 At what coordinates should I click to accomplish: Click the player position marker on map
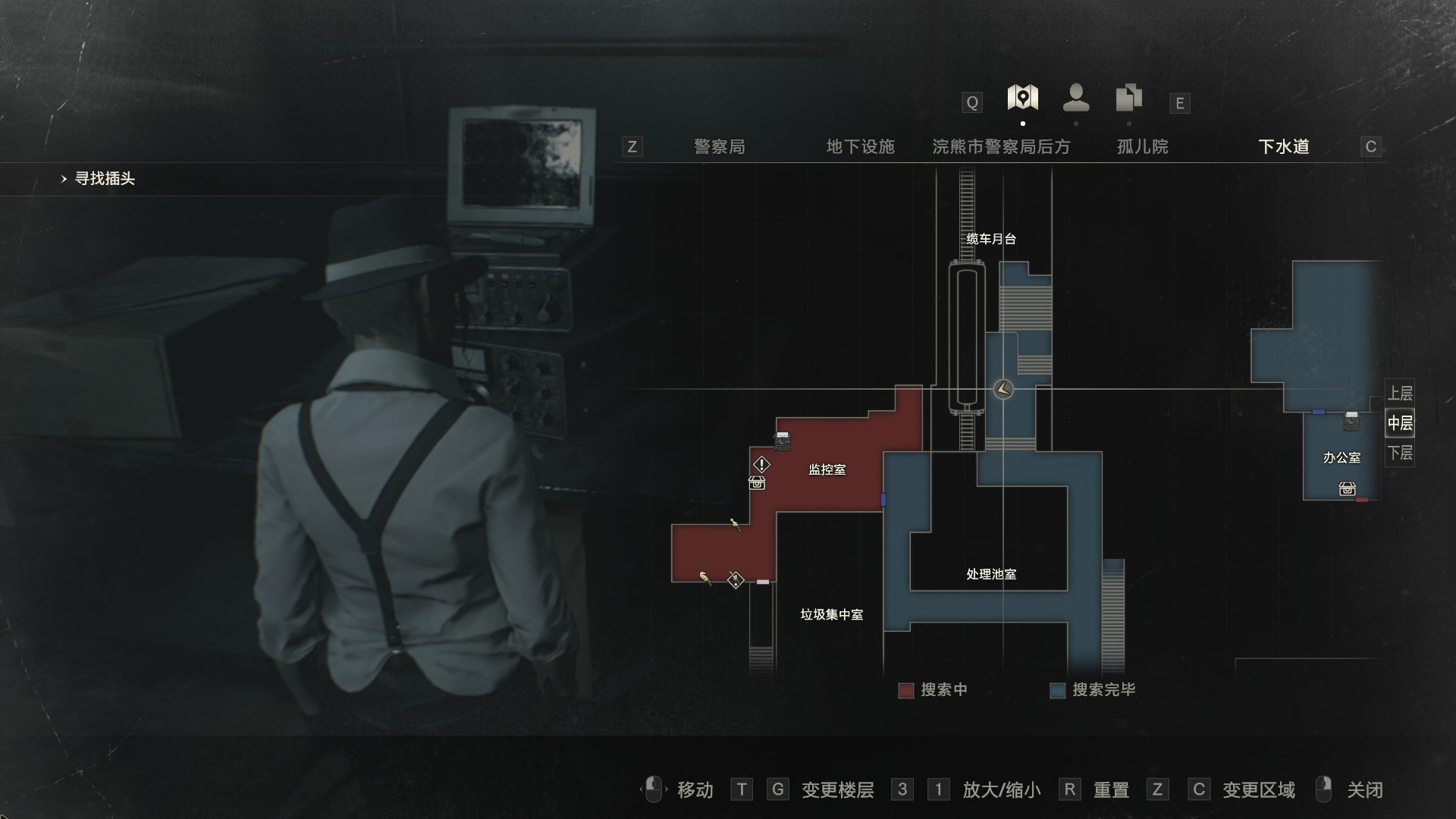click(1003, 390)
